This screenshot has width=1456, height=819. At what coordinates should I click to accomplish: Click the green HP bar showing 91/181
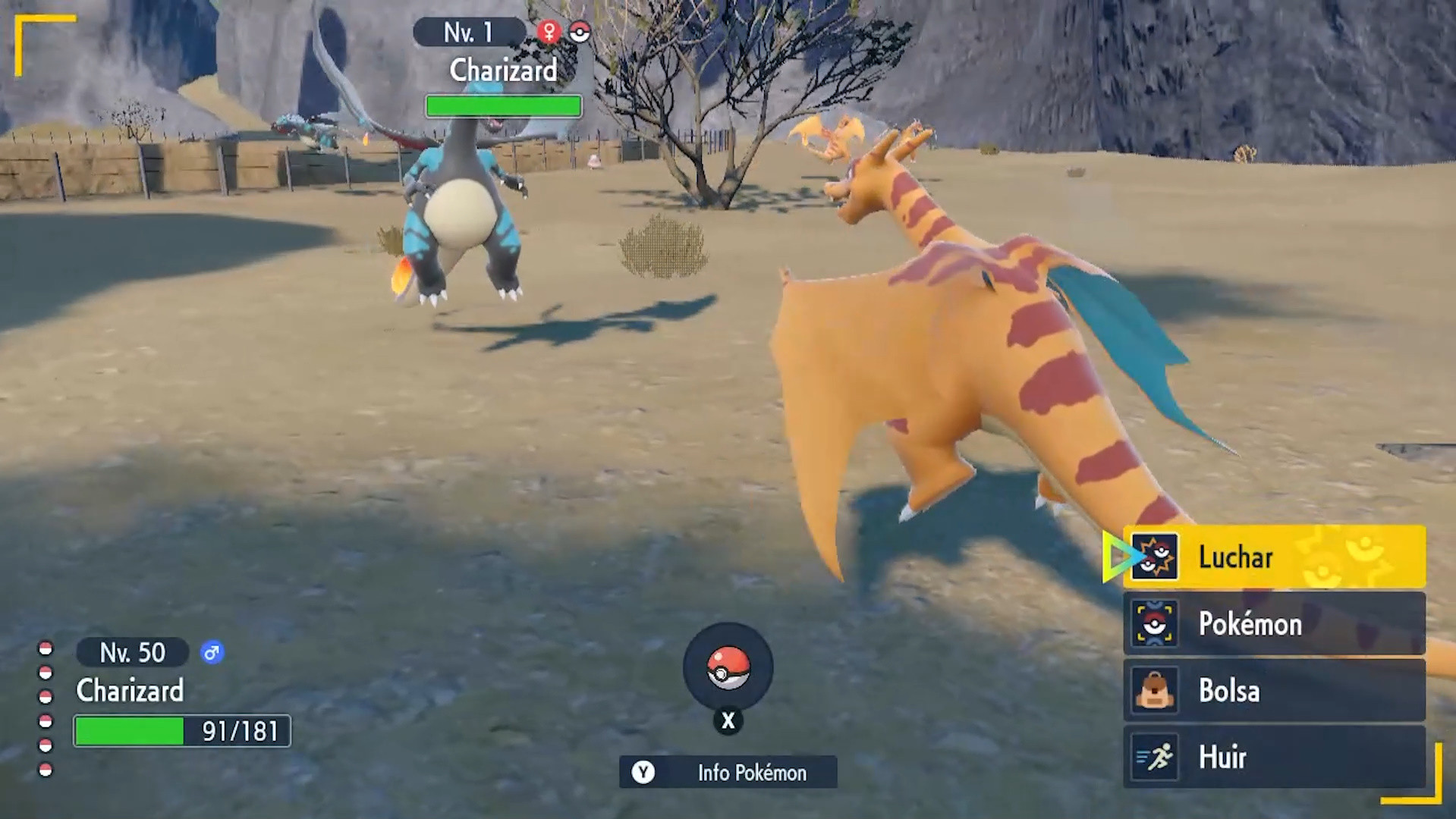pyautogui.click(x=181, y=731)
